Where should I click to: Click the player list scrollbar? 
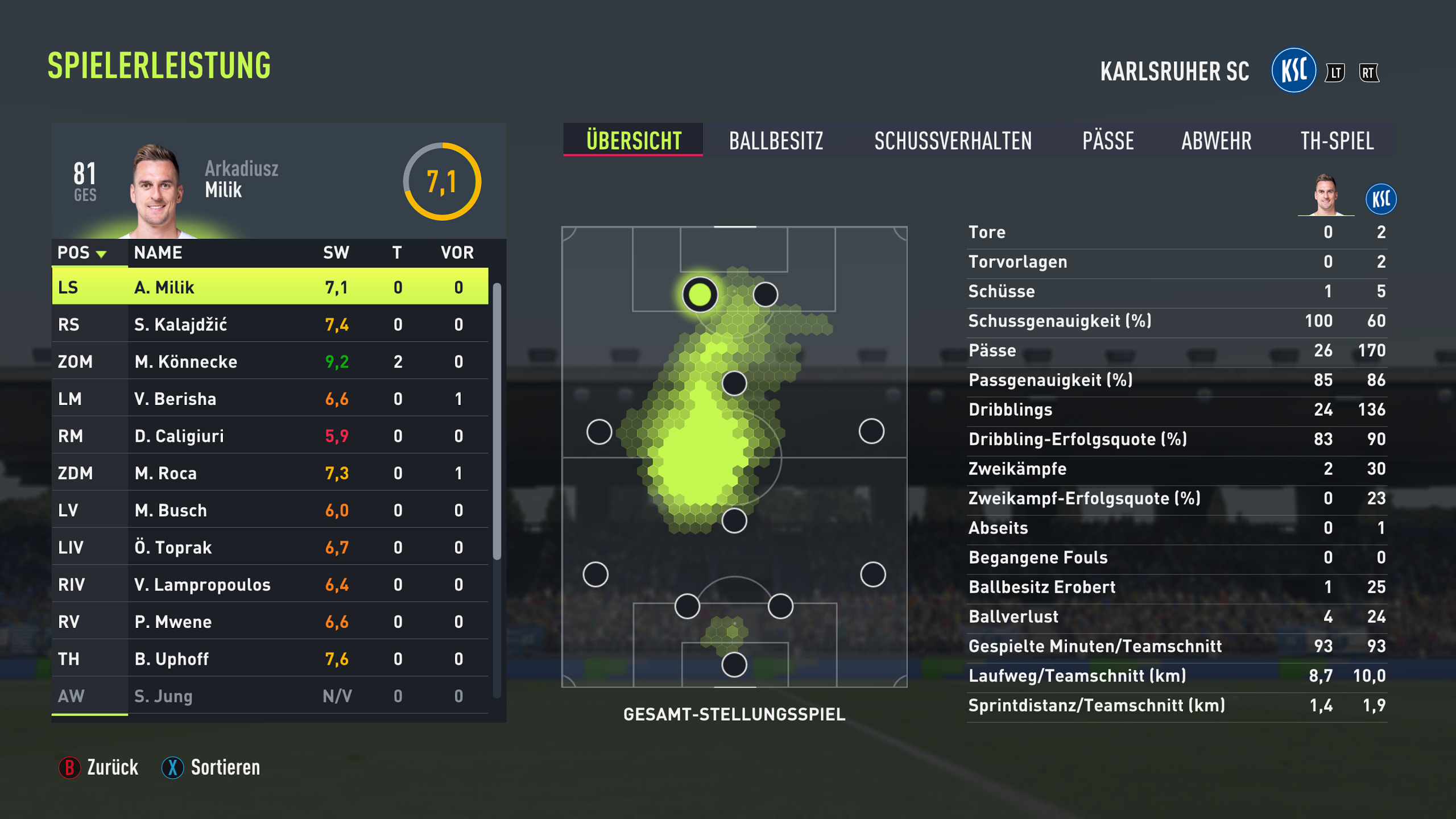coord(497,421)
